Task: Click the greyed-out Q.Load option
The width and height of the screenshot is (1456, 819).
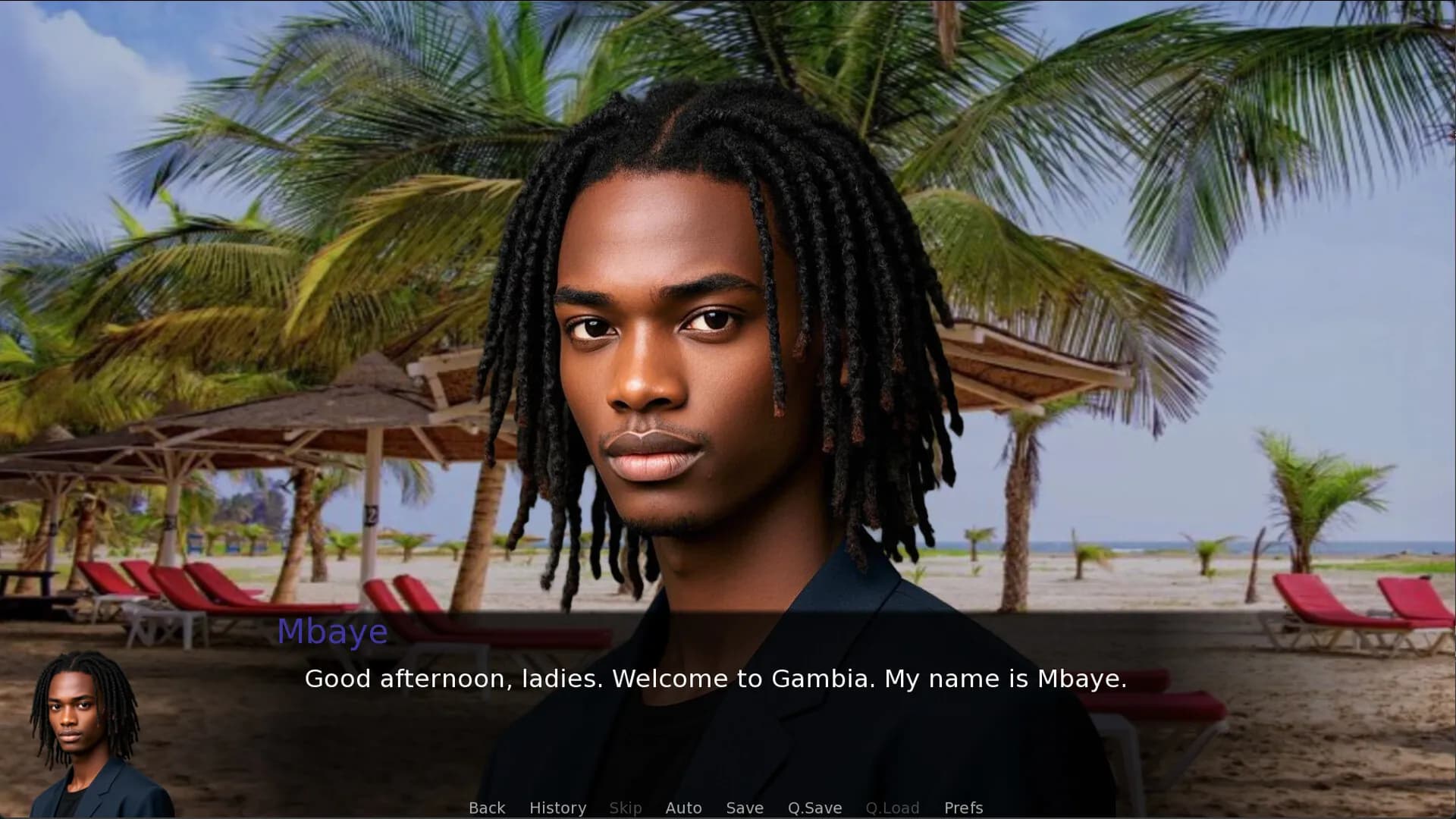Action: tap(893, 808)
